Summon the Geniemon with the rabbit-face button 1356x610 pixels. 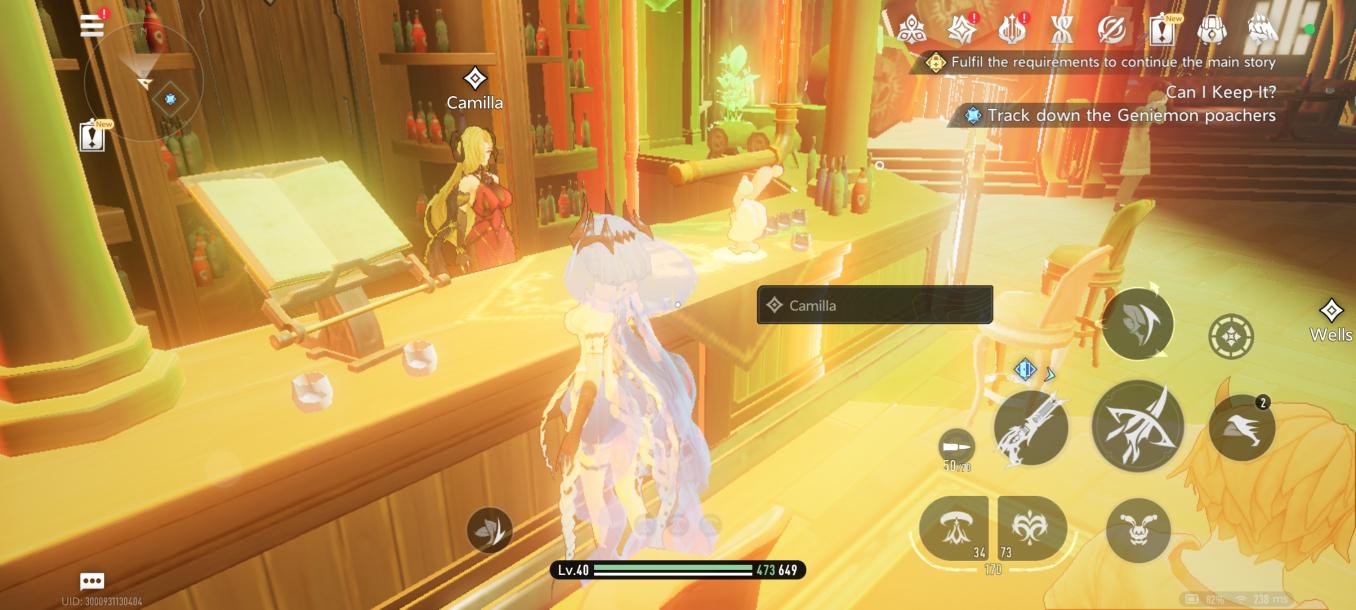[x=1138, y=529]
